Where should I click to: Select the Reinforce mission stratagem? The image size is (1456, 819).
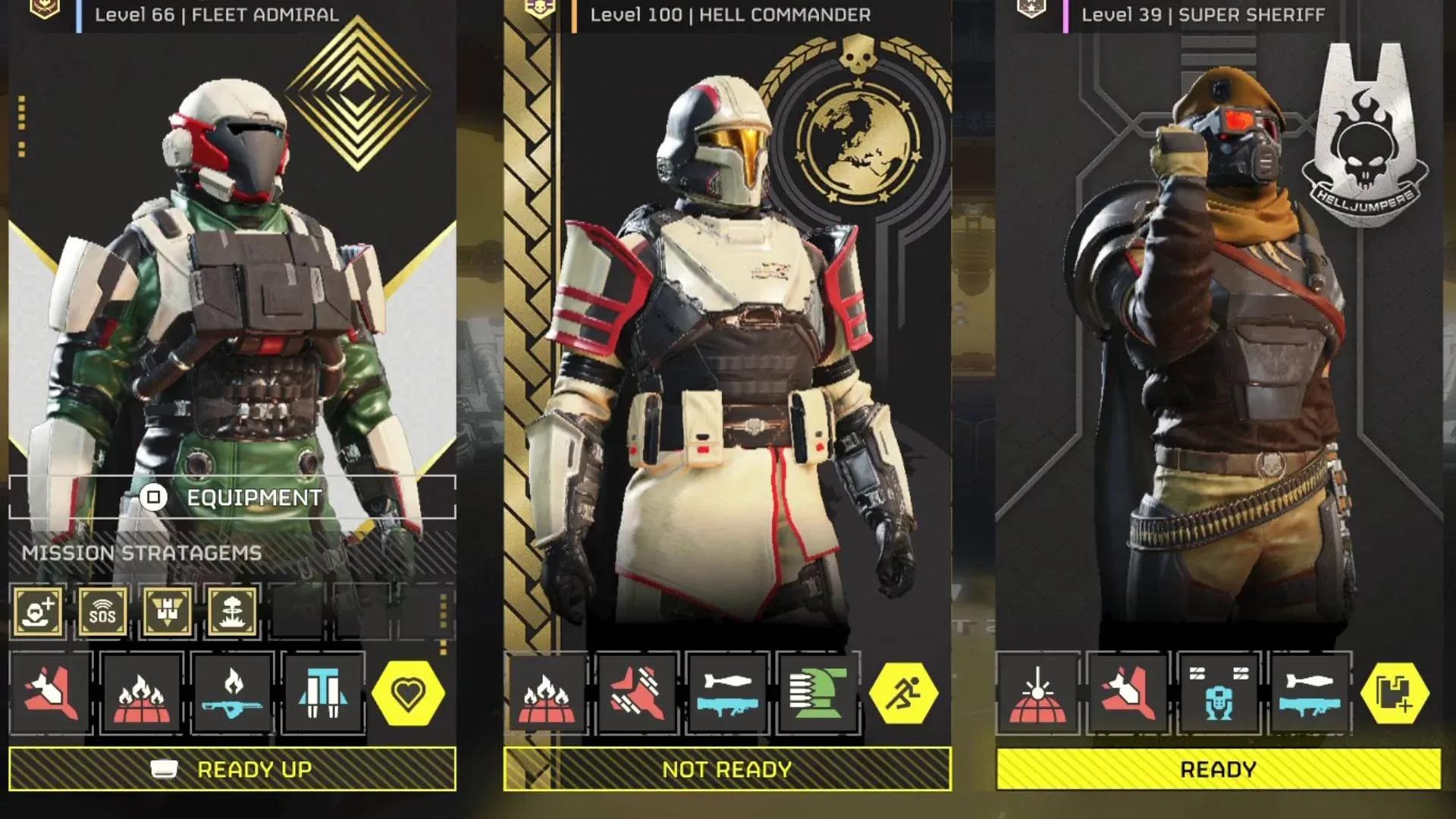[x=36, y=611]
